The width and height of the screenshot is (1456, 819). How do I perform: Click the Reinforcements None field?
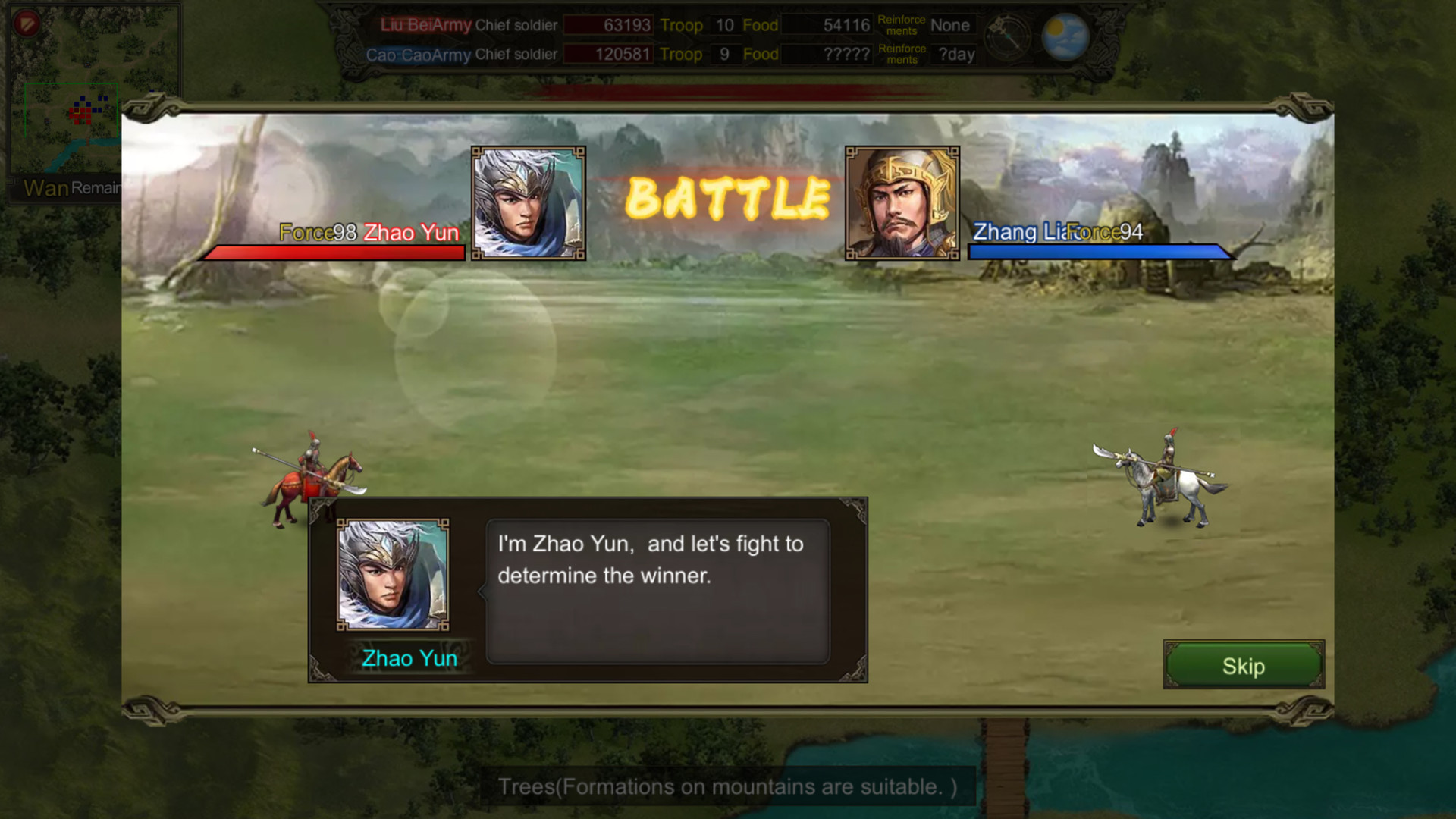tap(950, 25)
